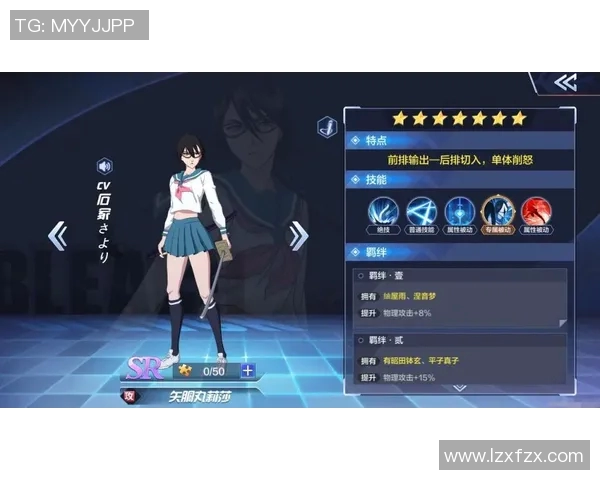Switch to the next character

point(298,236)
